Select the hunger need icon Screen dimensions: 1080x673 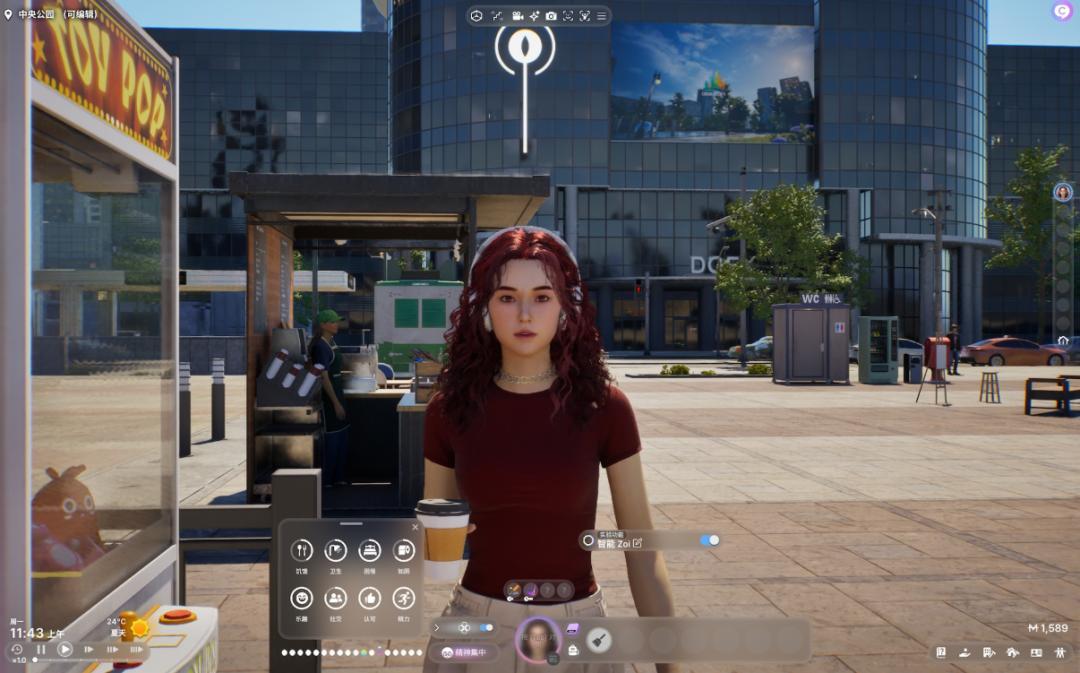pos(301,550)
